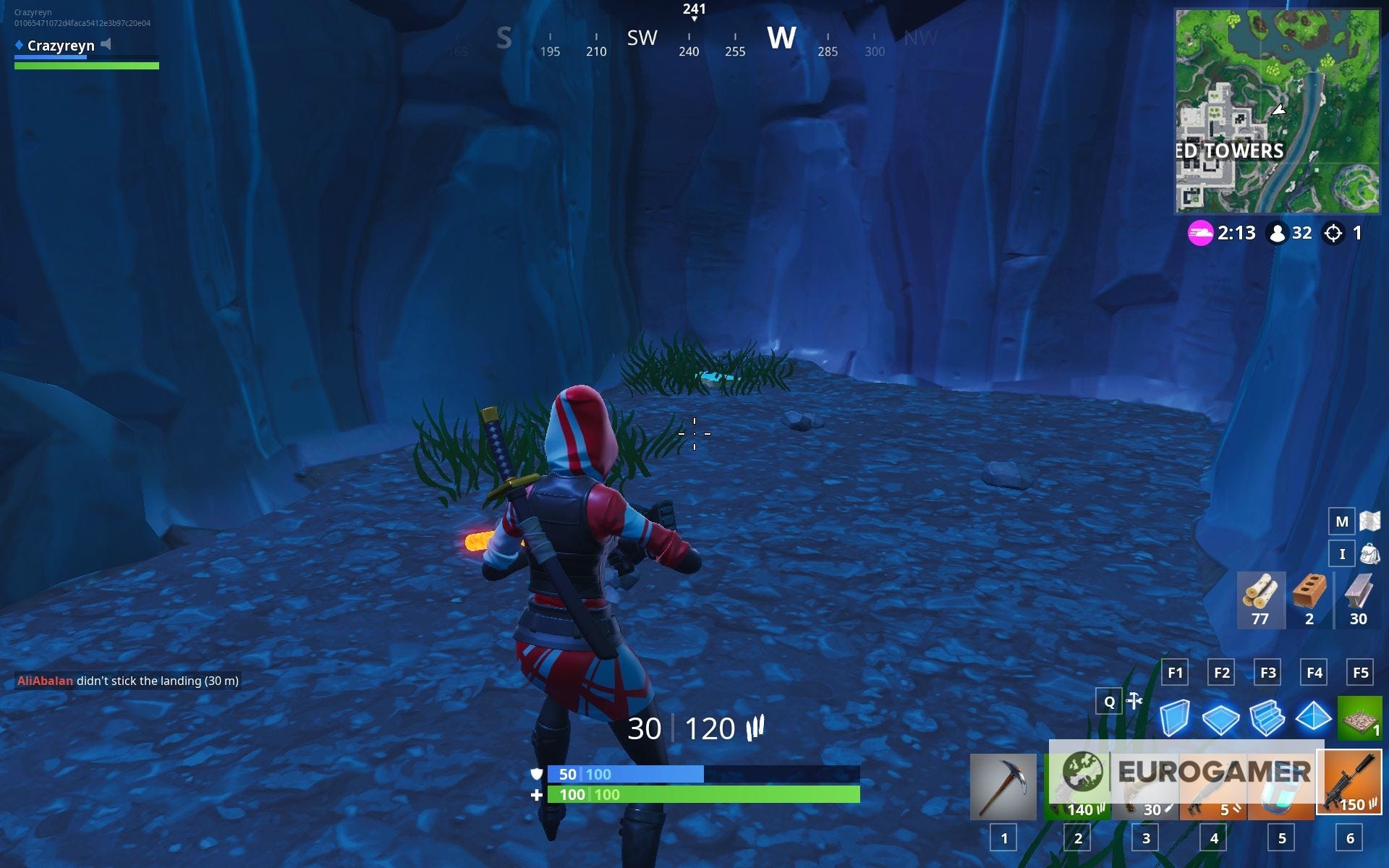Click the kill counter crosshair icon
The height and width of the screenshot is (868, 1389).
point(1333,233)
